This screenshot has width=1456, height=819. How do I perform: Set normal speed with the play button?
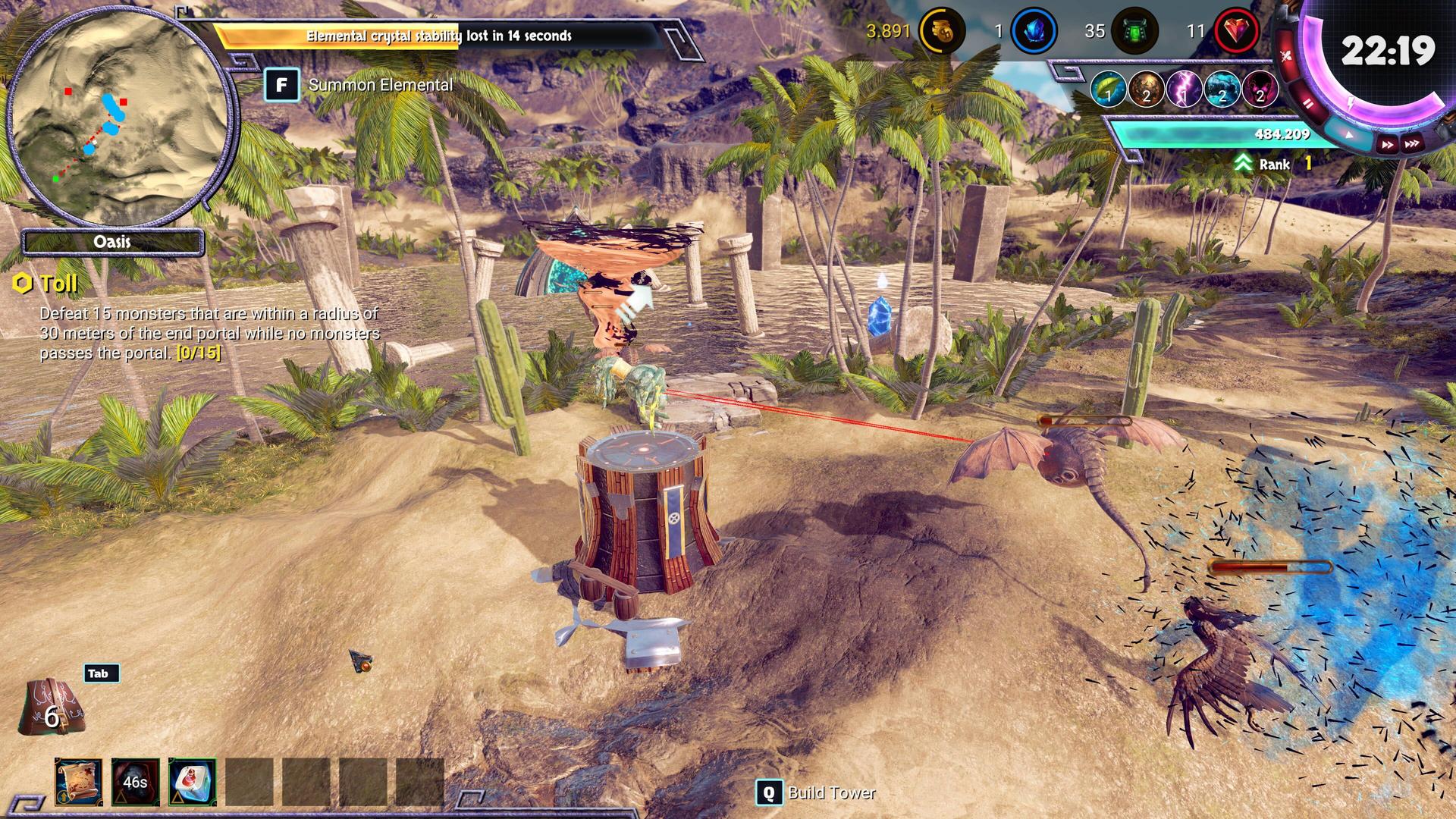(1349, 135)
